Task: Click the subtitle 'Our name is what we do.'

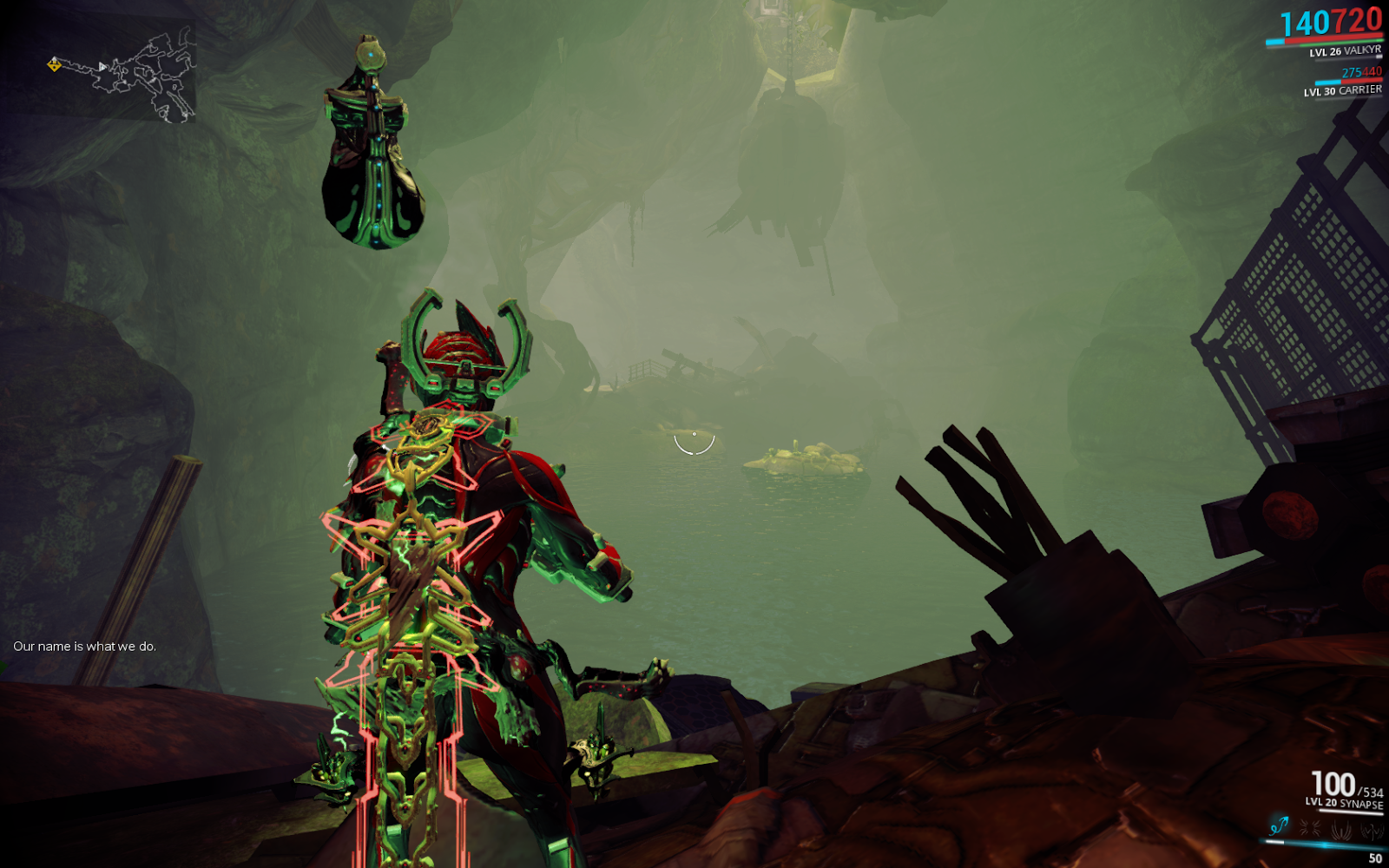Action: [x=84, y=647]
